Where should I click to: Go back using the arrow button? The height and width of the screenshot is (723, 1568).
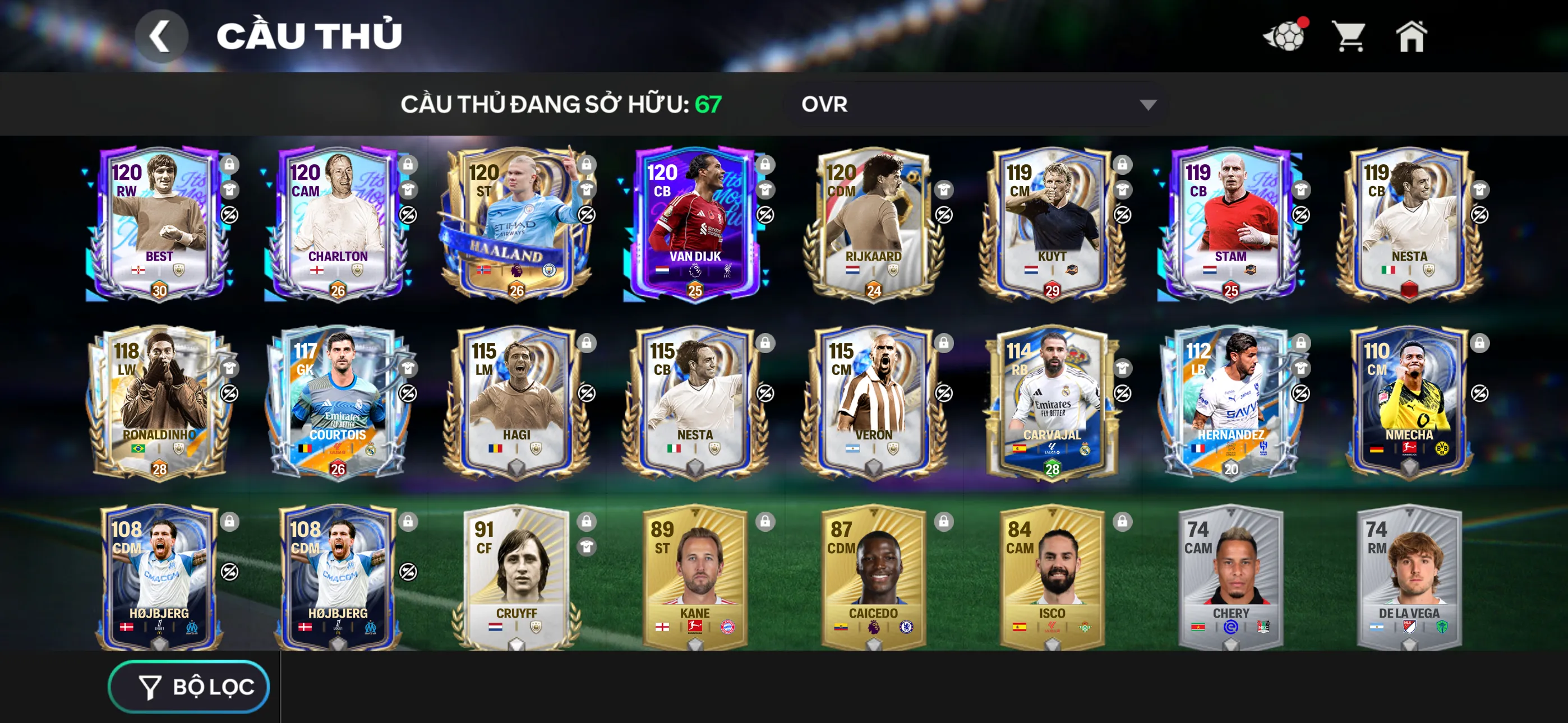tap(161, 36)
